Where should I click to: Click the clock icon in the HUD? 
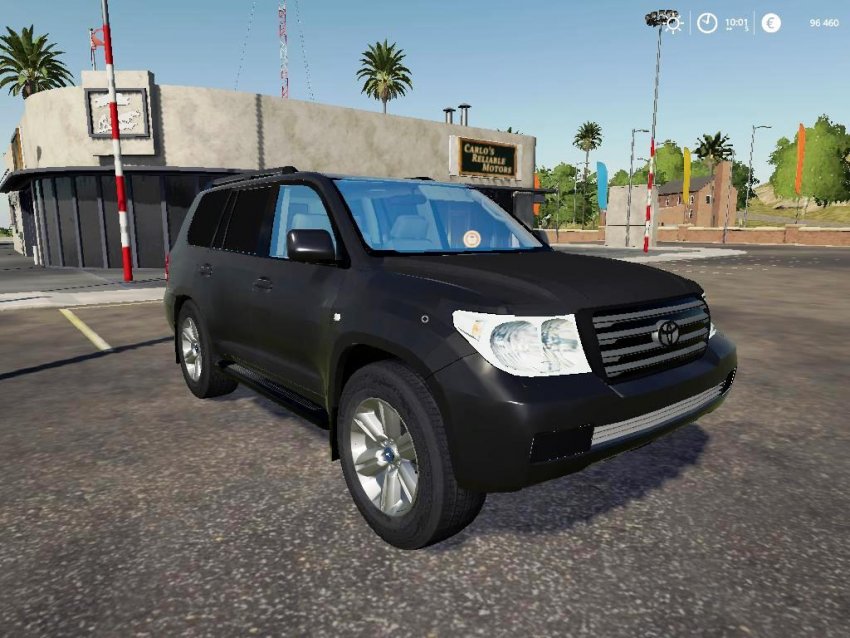click(x=707, y=23)
